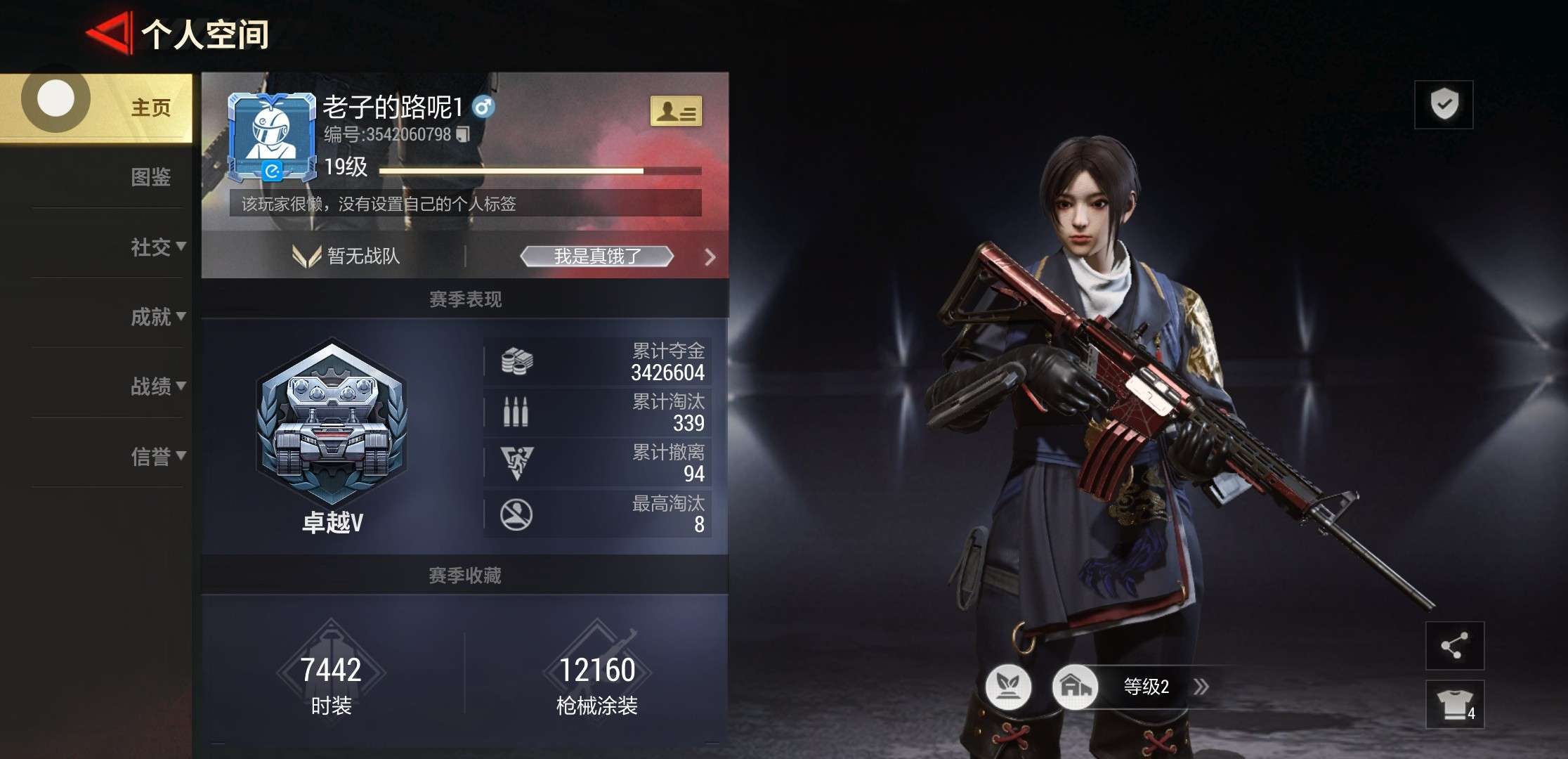This screenshot has height=759, width=1568.
Task: Open the outfit shirt icon
Action: [1454, 703]
